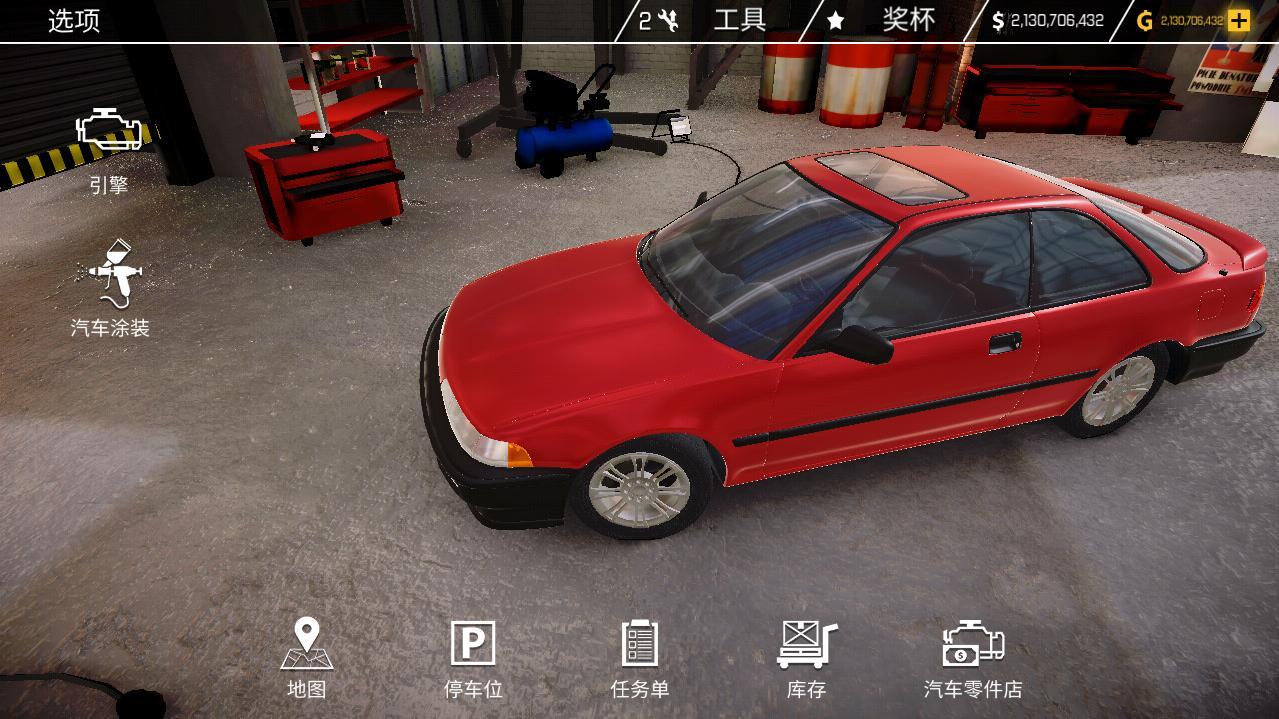Go to 停车位 parking lot
The width and height of the screenshot is (1279, 719).
tap(473, 657)
